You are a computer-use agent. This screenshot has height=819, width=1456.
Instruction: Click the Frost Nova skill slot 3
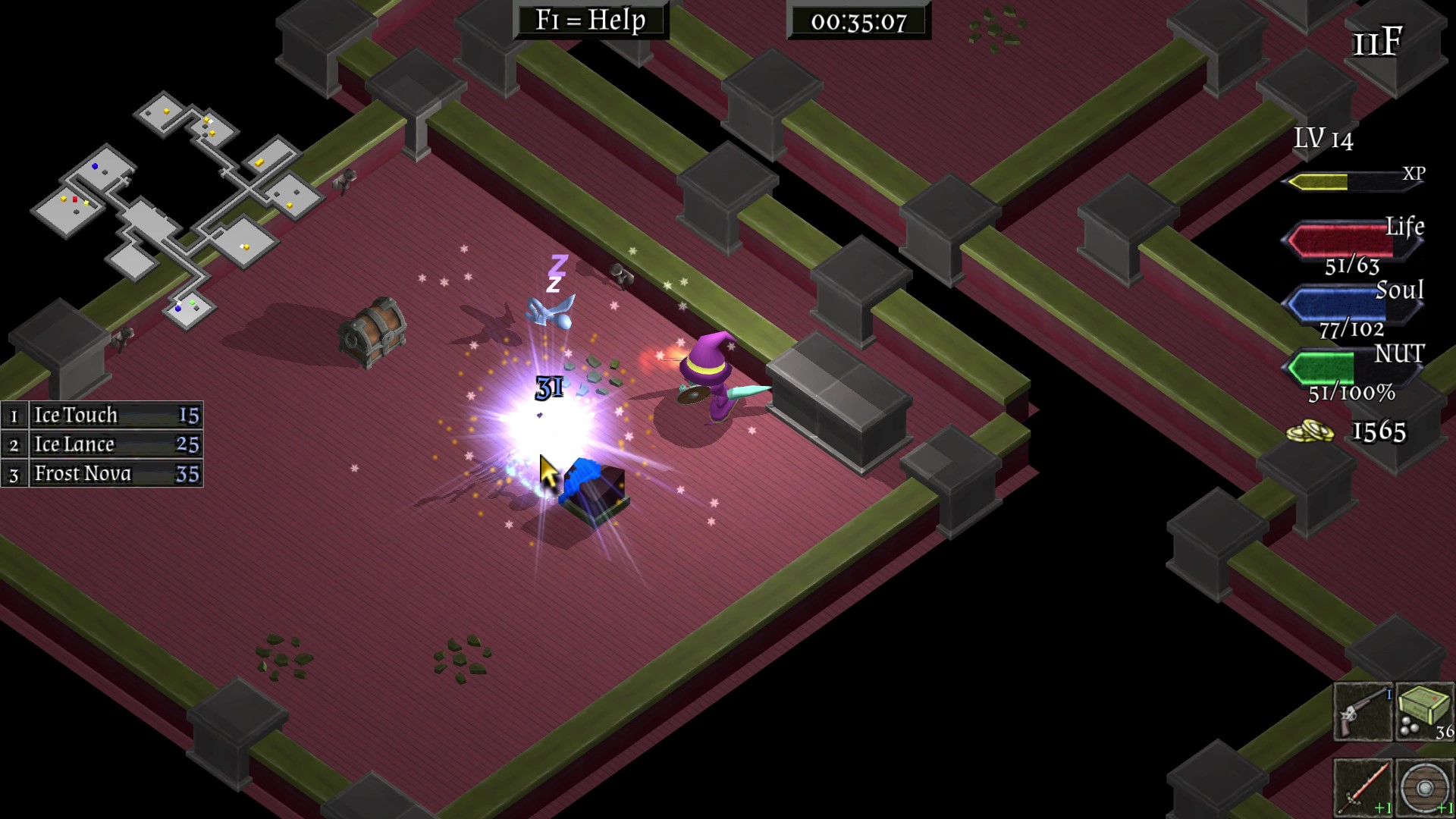point(102,473)
